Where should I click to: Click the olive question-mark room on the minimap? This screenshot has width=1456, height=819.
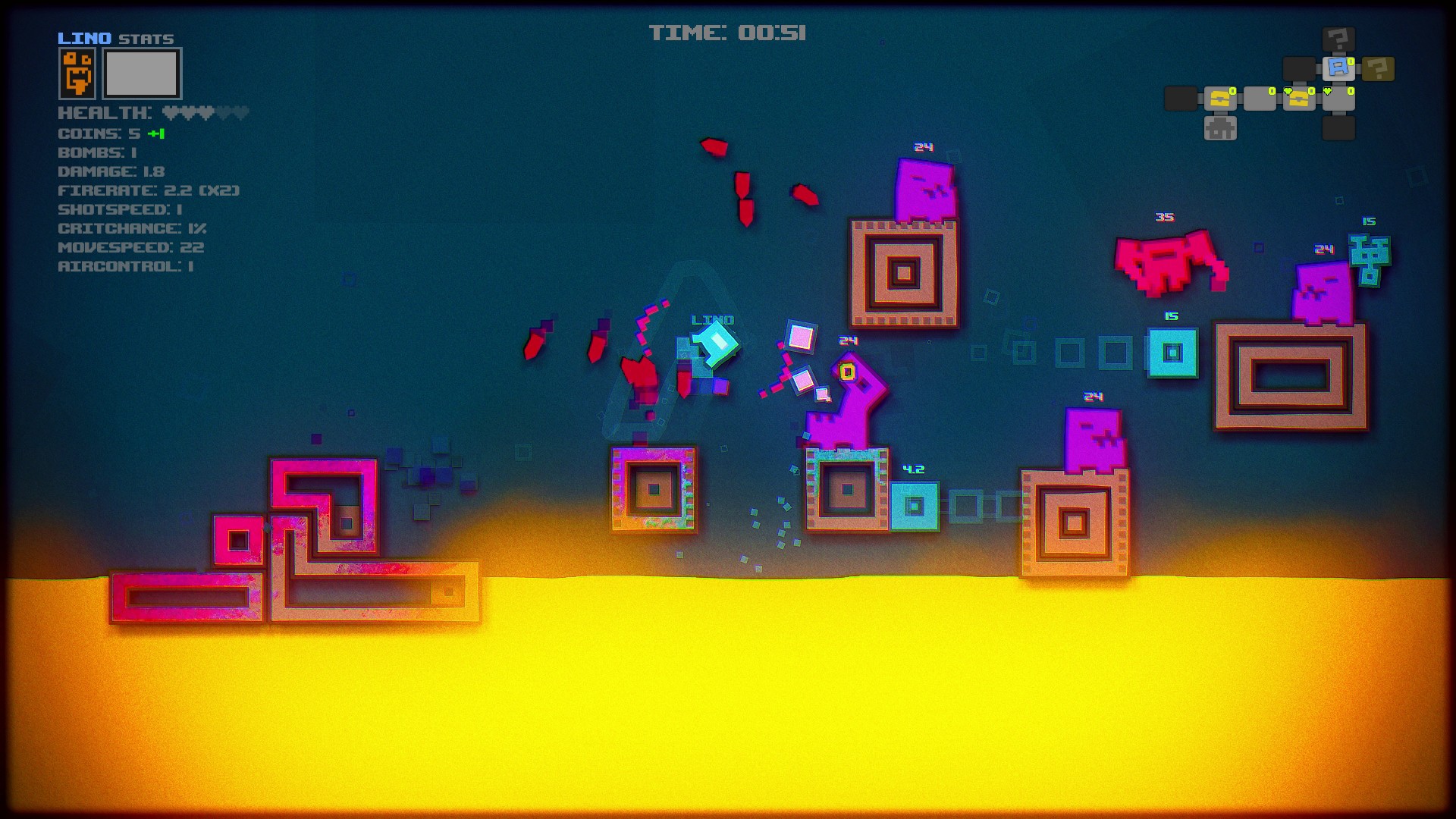tap(1377, 68)
